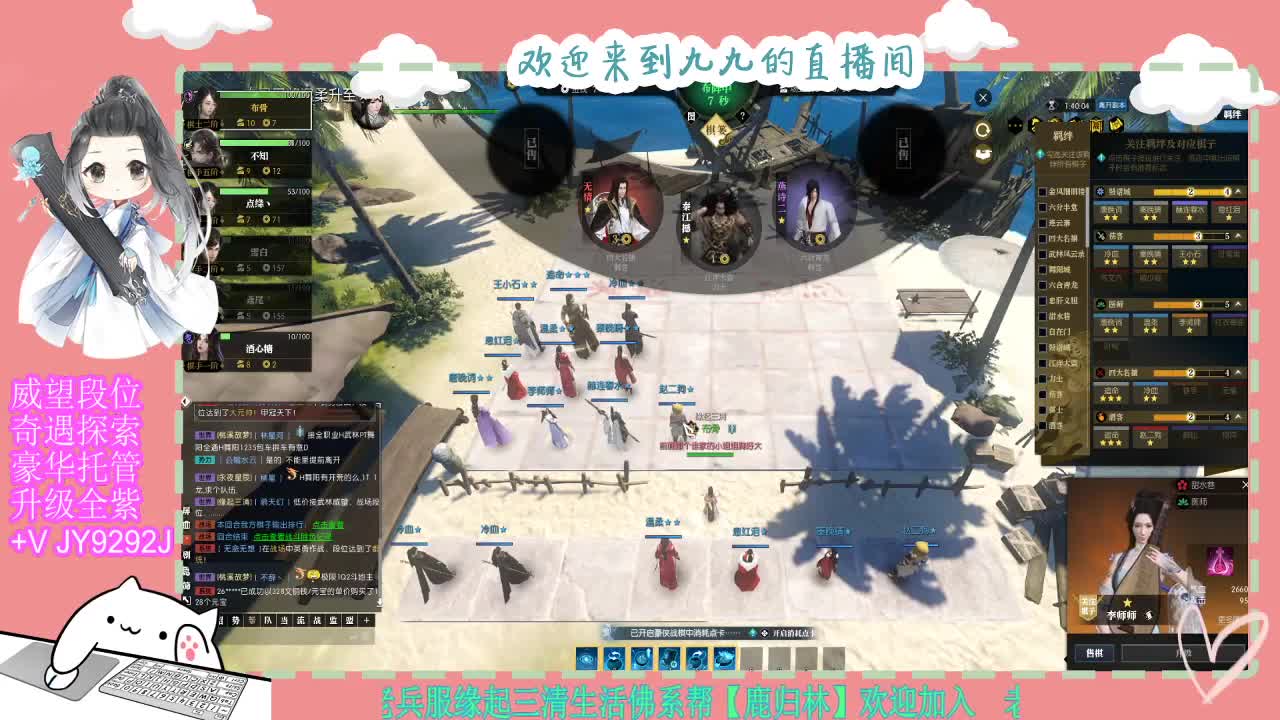Switch to the 盟 chat tab
Image resolution: width=1280 pixels, height=720 pixels.
[x=349, y=621]
